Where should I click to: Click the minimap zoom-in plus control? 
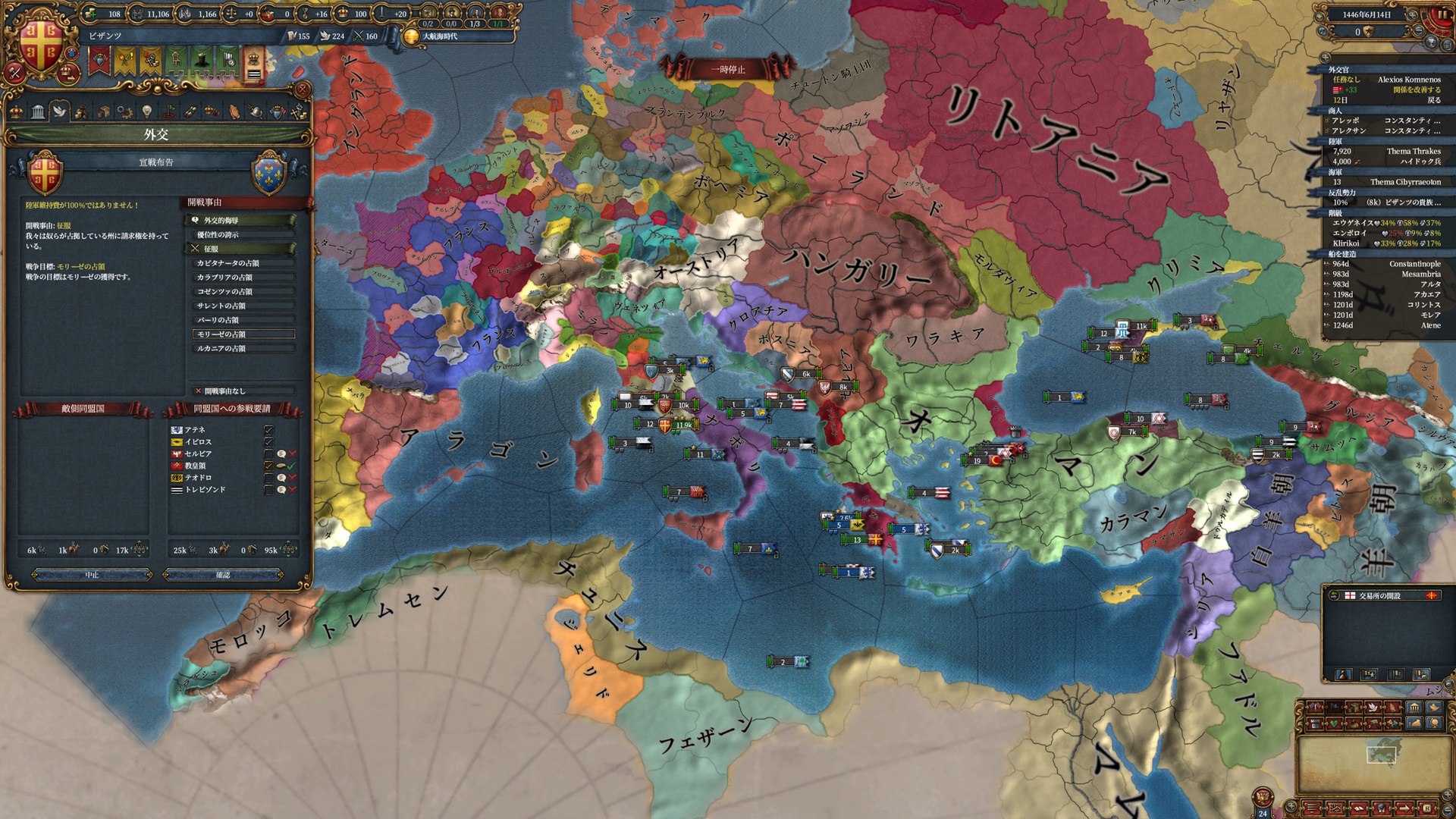click(1448, 794)
